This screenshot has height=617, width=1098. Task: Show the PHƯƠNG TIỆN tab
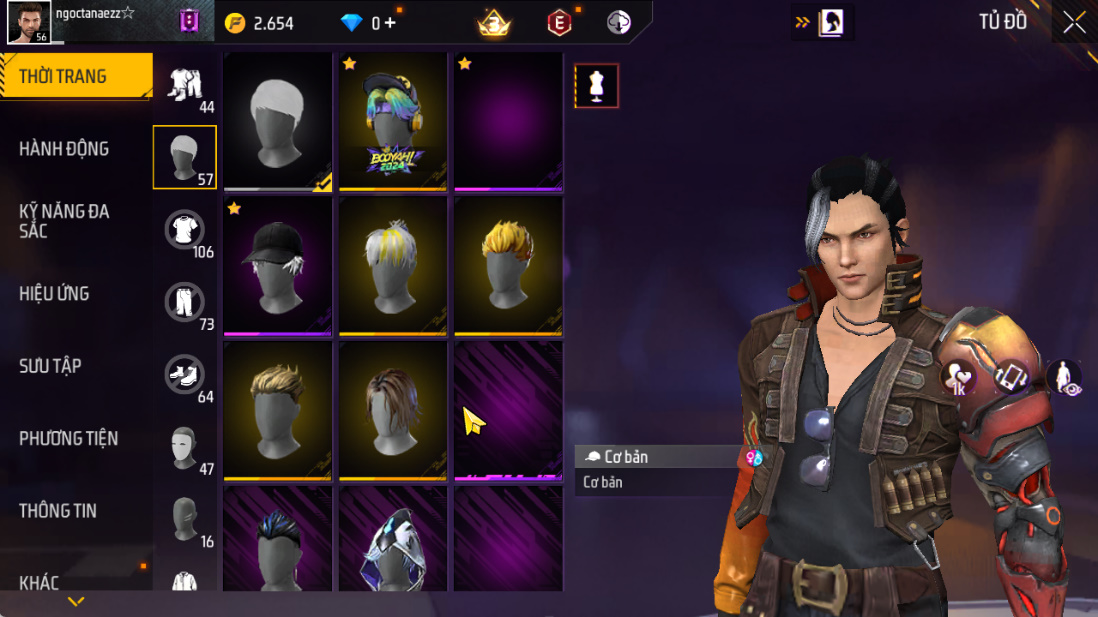pos(68,438)
